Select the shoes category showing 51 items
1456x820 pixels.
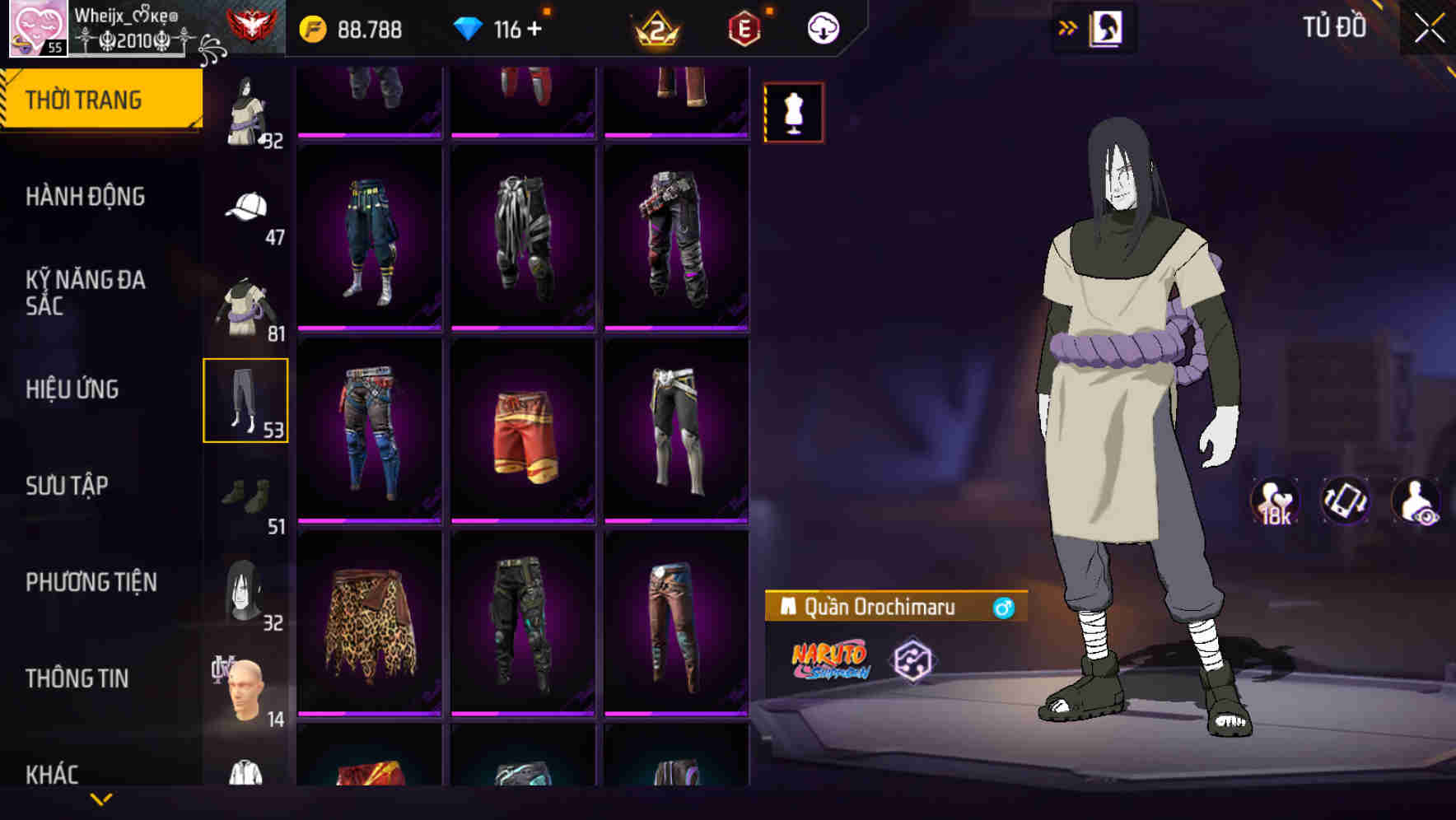click(245, 494)
